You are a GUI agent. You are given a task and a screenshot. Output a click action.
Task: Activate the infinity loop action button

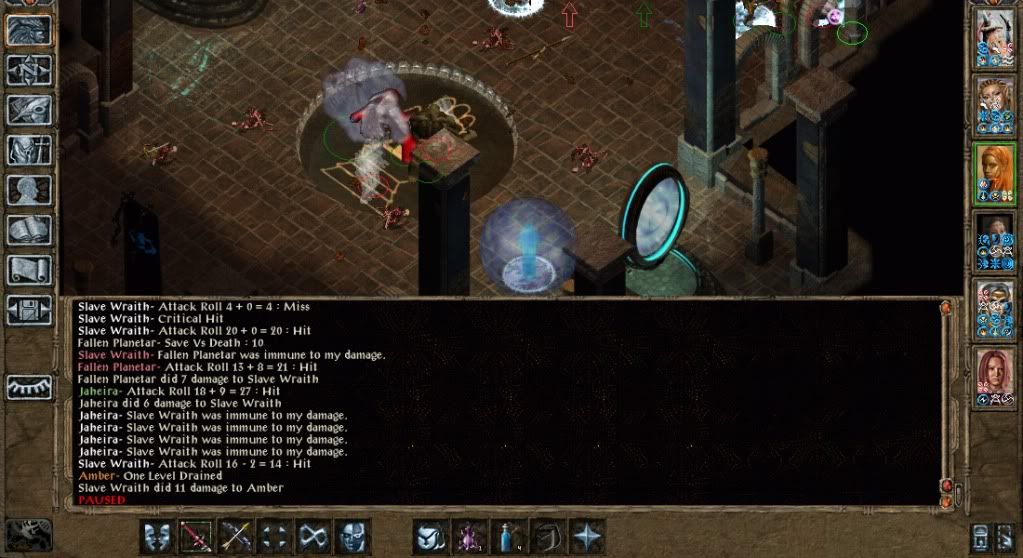313,536
